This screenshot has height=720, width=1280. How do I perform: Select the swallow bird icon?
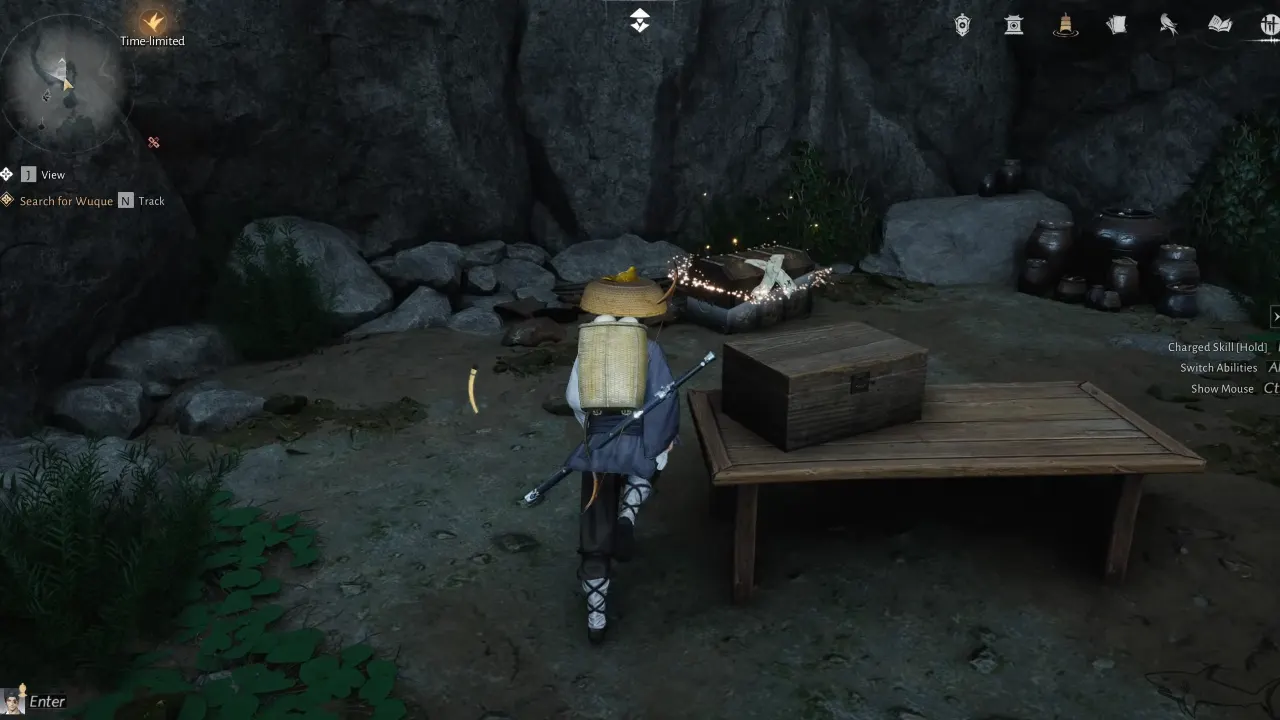coord(1168,25)
